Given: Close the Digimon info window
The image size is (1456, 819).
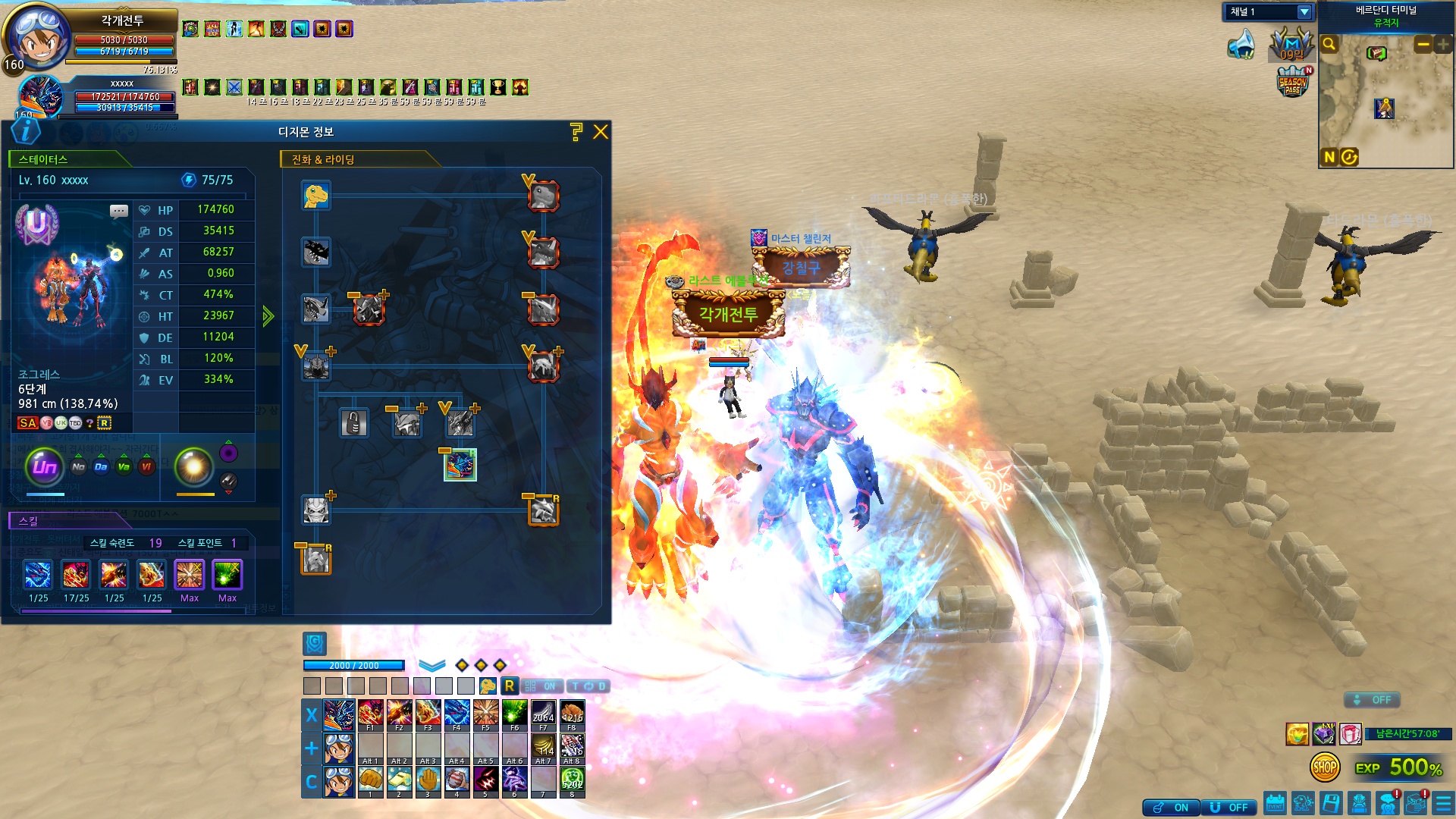Looking at the screenshot, I should pyautogui.click(x=601, y=132).
